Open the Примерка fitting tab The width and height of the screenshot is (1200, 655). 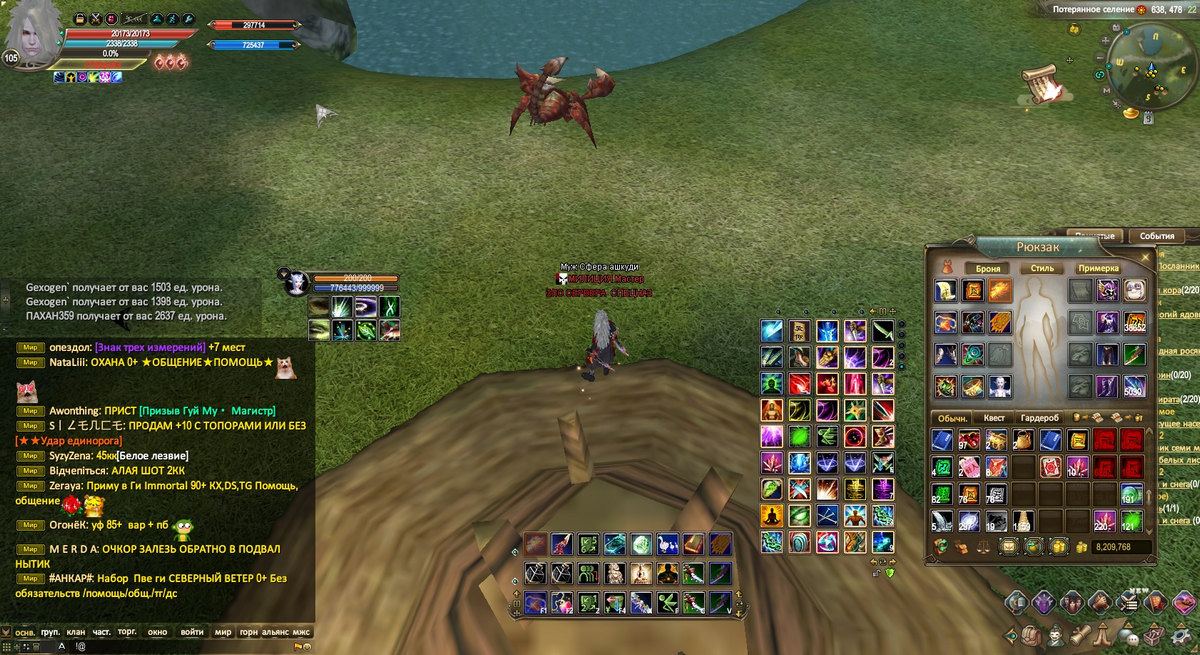[1097, 268]
